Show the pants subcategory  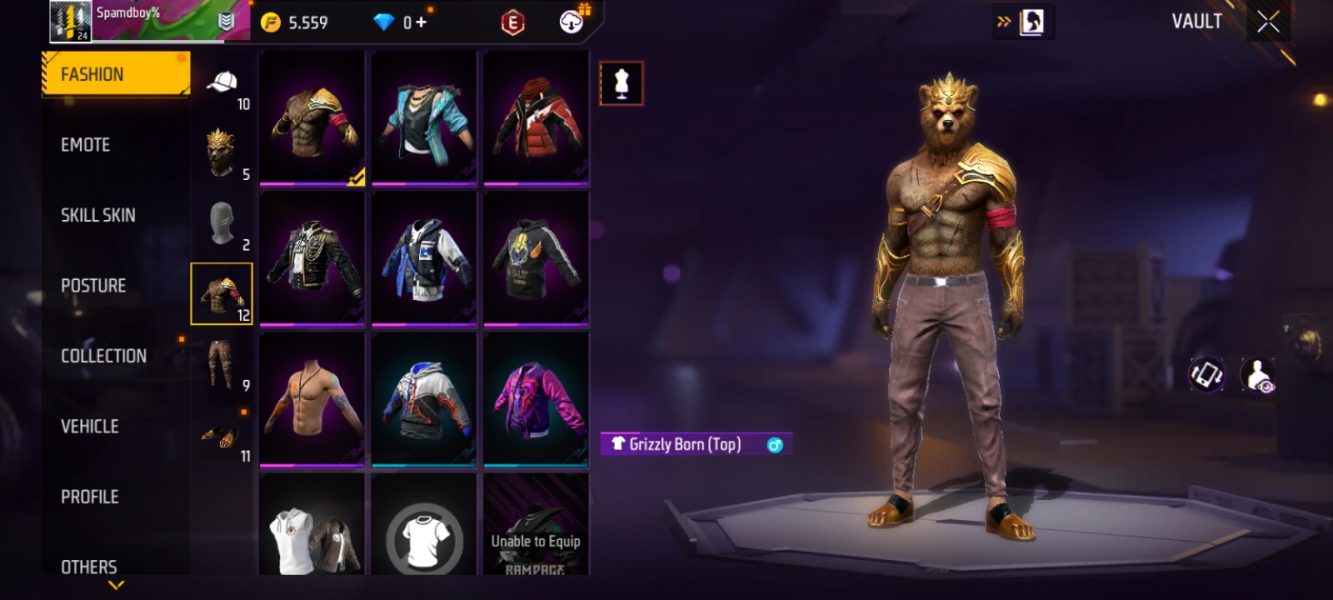click(x=222, y=364)
